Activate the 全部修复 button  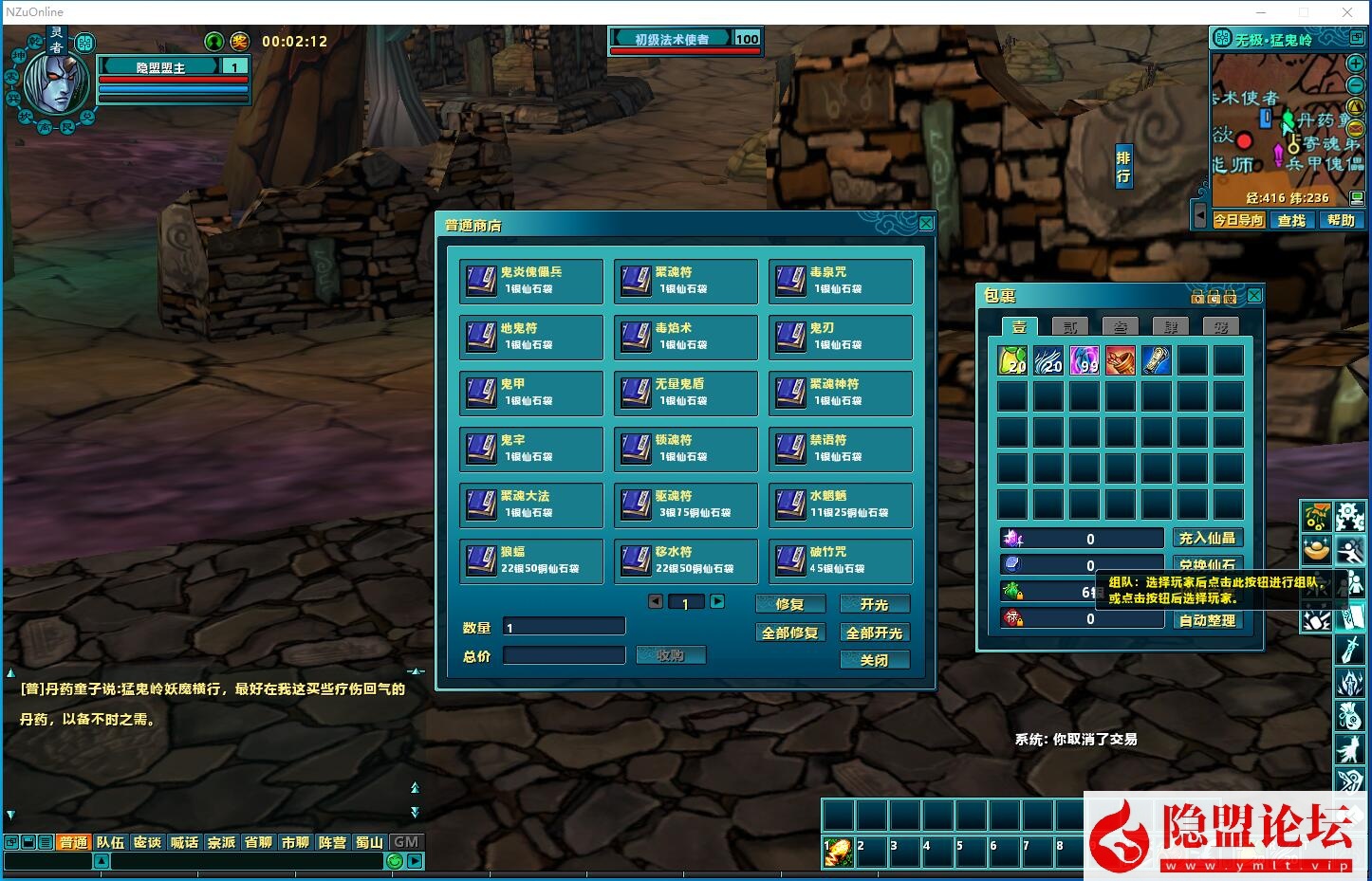789,633
